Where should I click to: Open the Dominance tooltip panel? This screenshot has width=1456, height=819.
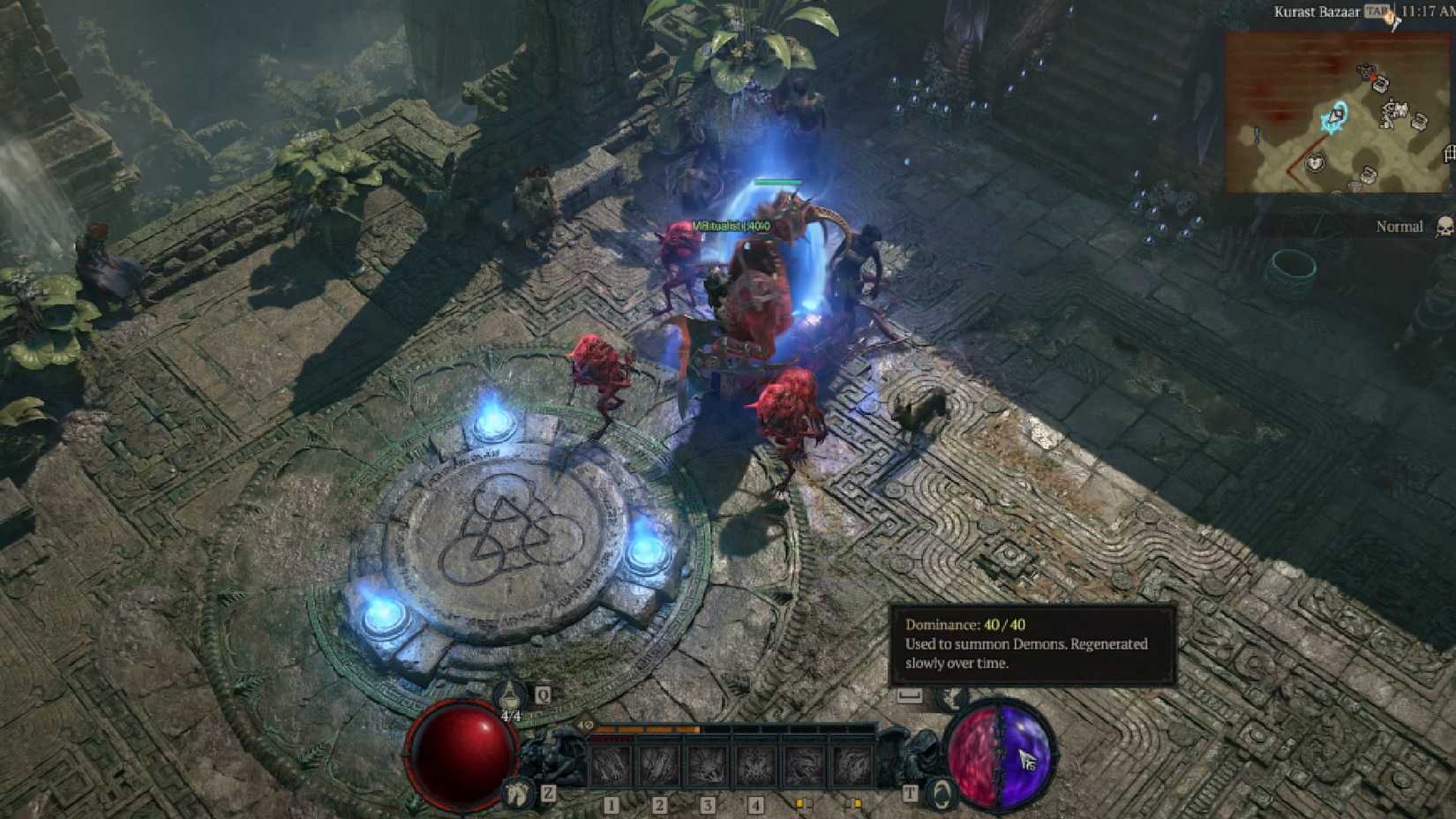coord(1032,644)
